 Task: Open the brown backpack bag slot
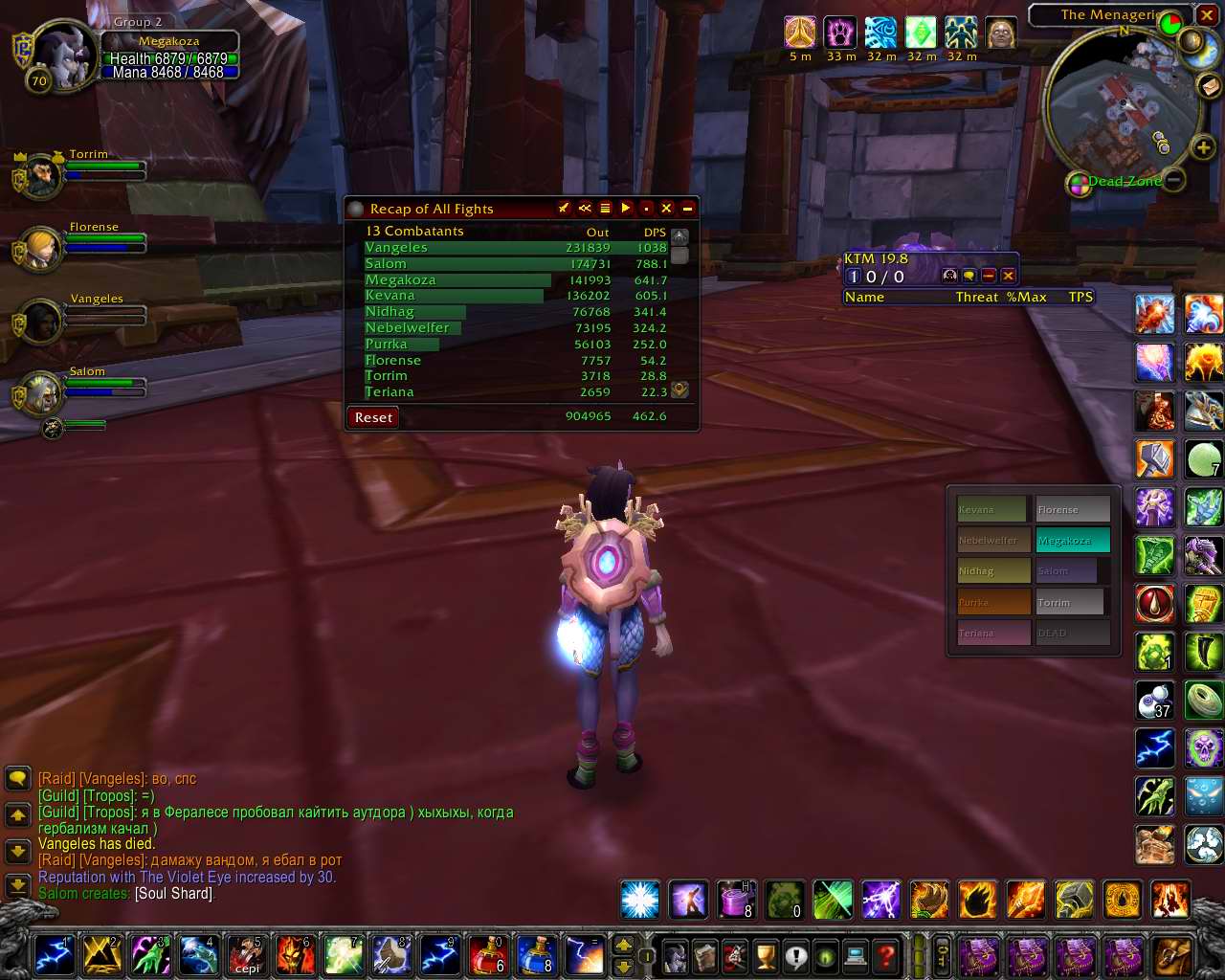1171,956
